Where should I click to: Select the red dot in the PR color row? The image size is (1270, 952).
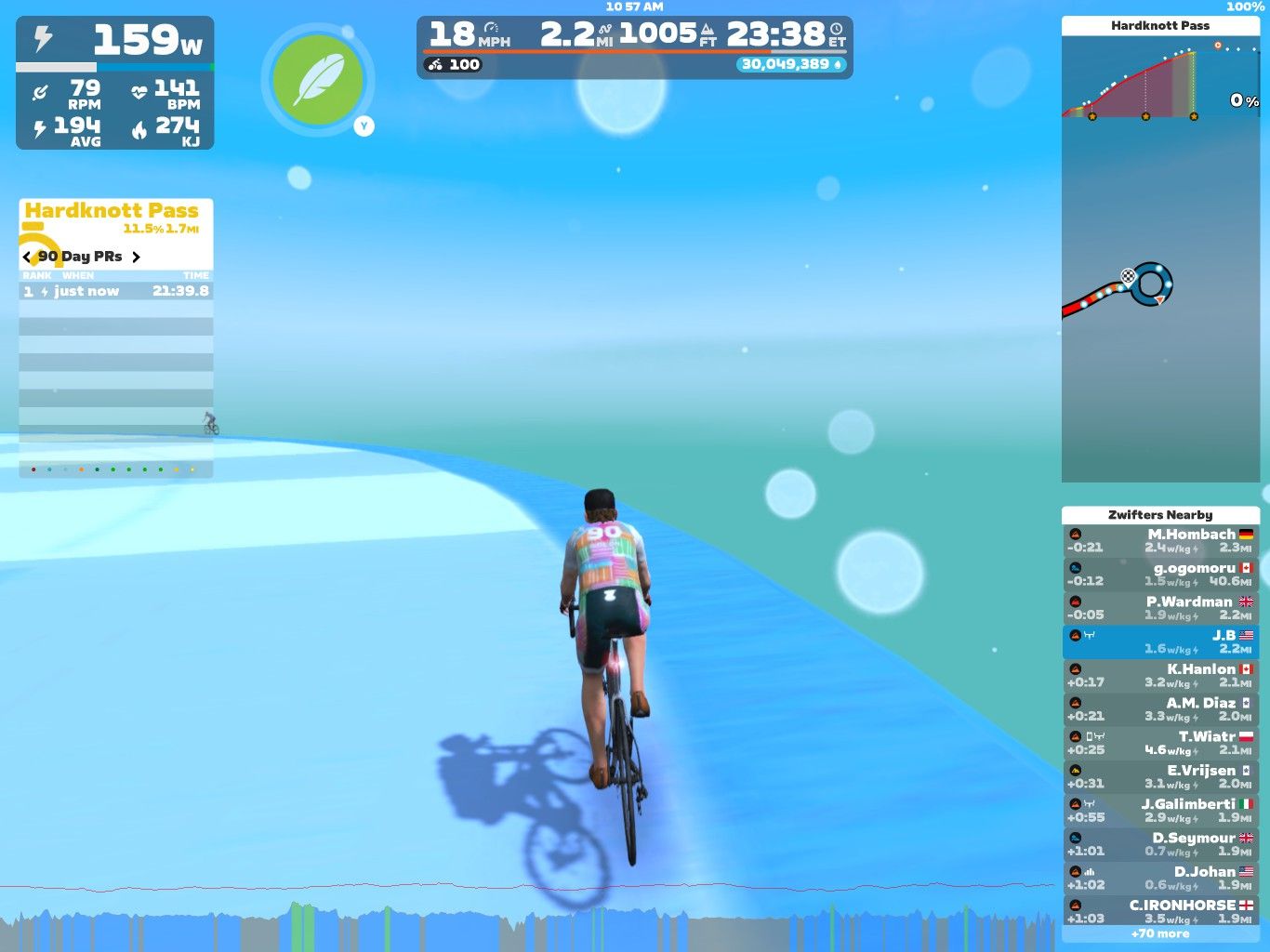[x=33, y=469]
